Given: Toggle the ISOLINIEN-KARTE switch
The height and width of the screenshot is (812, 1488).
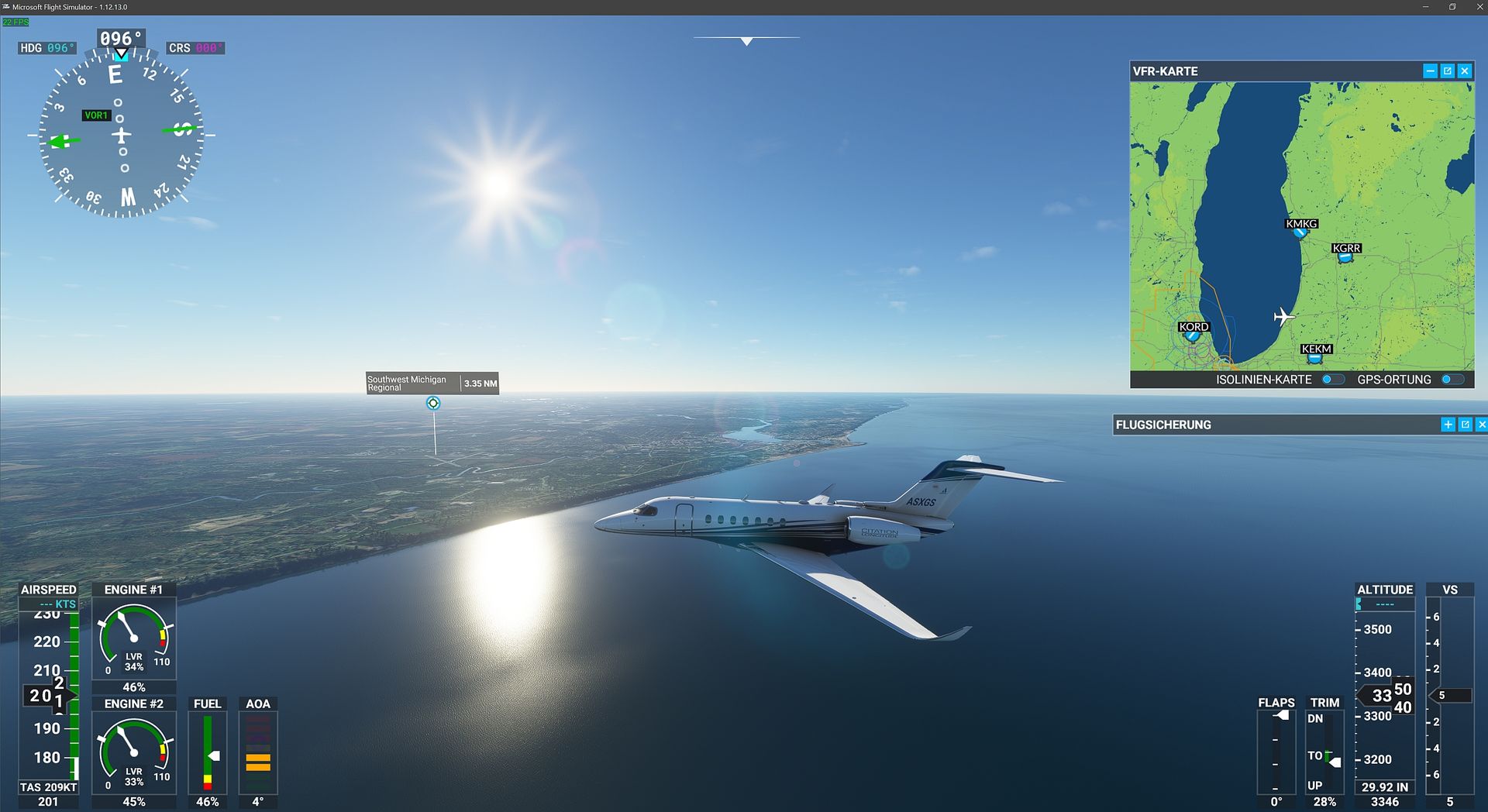Looking at the screenshot, I should tap(1333, 380).
